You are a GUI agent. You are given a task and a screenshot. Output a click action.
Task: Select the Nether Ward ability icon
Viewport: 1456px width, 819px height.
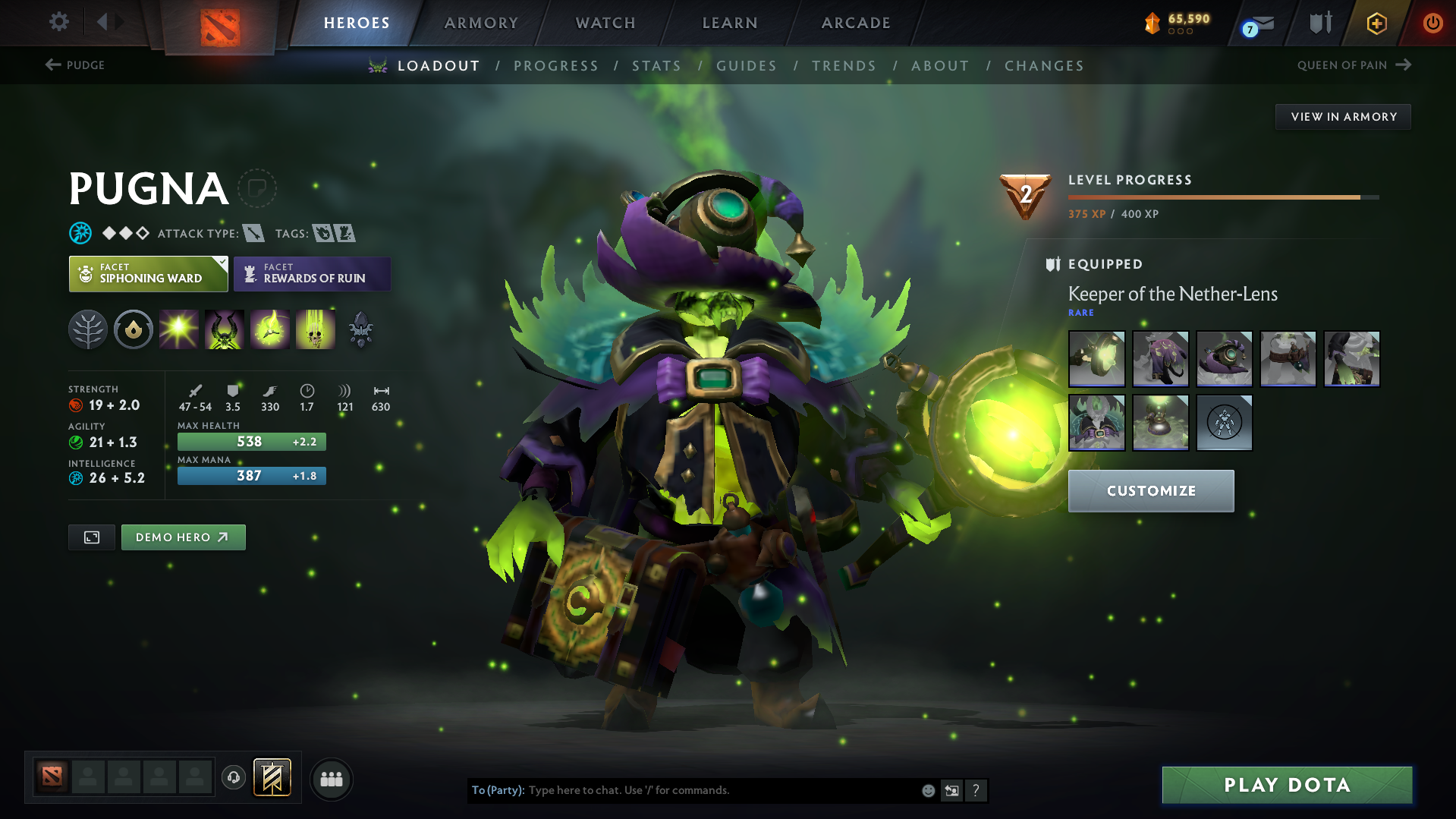coord(270,329)
